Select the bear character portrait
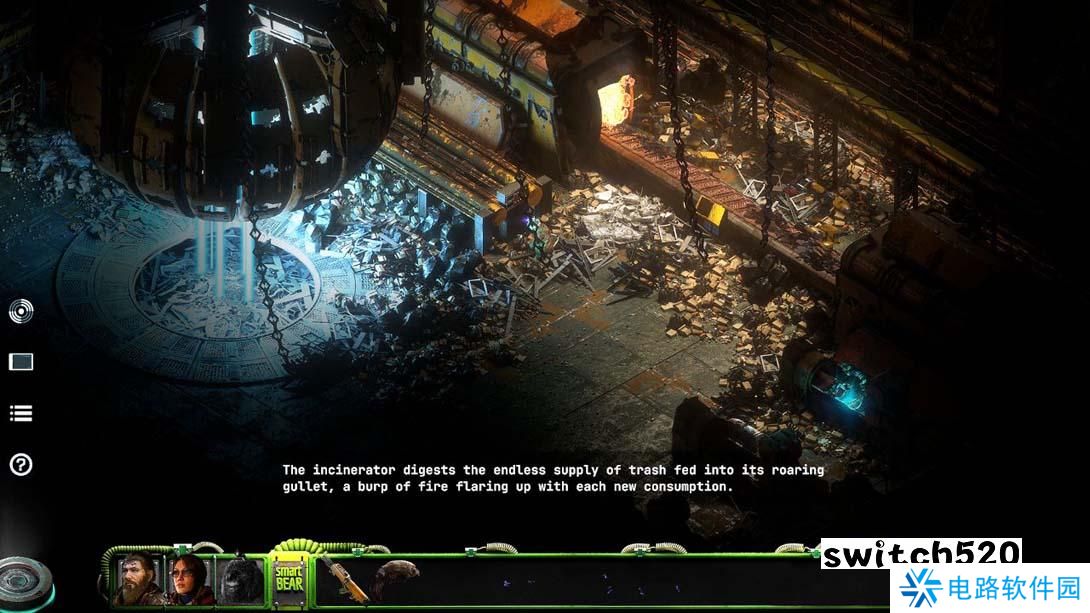 [241, 580]
